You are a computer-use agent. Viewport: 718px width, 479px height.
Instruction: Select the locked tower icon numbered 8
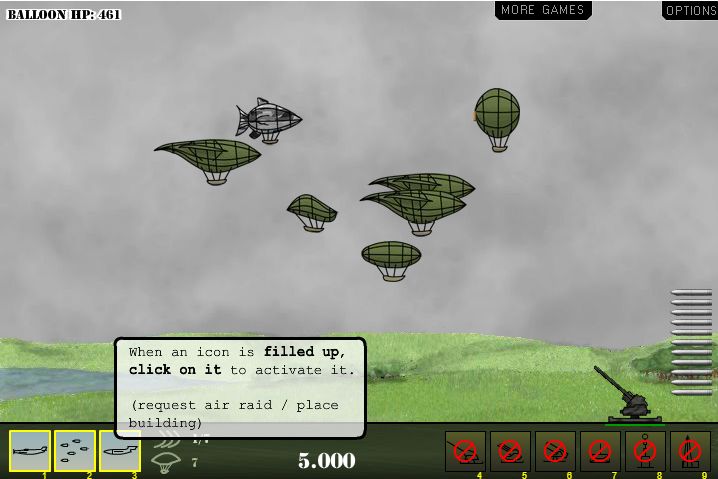click(645, 451)
